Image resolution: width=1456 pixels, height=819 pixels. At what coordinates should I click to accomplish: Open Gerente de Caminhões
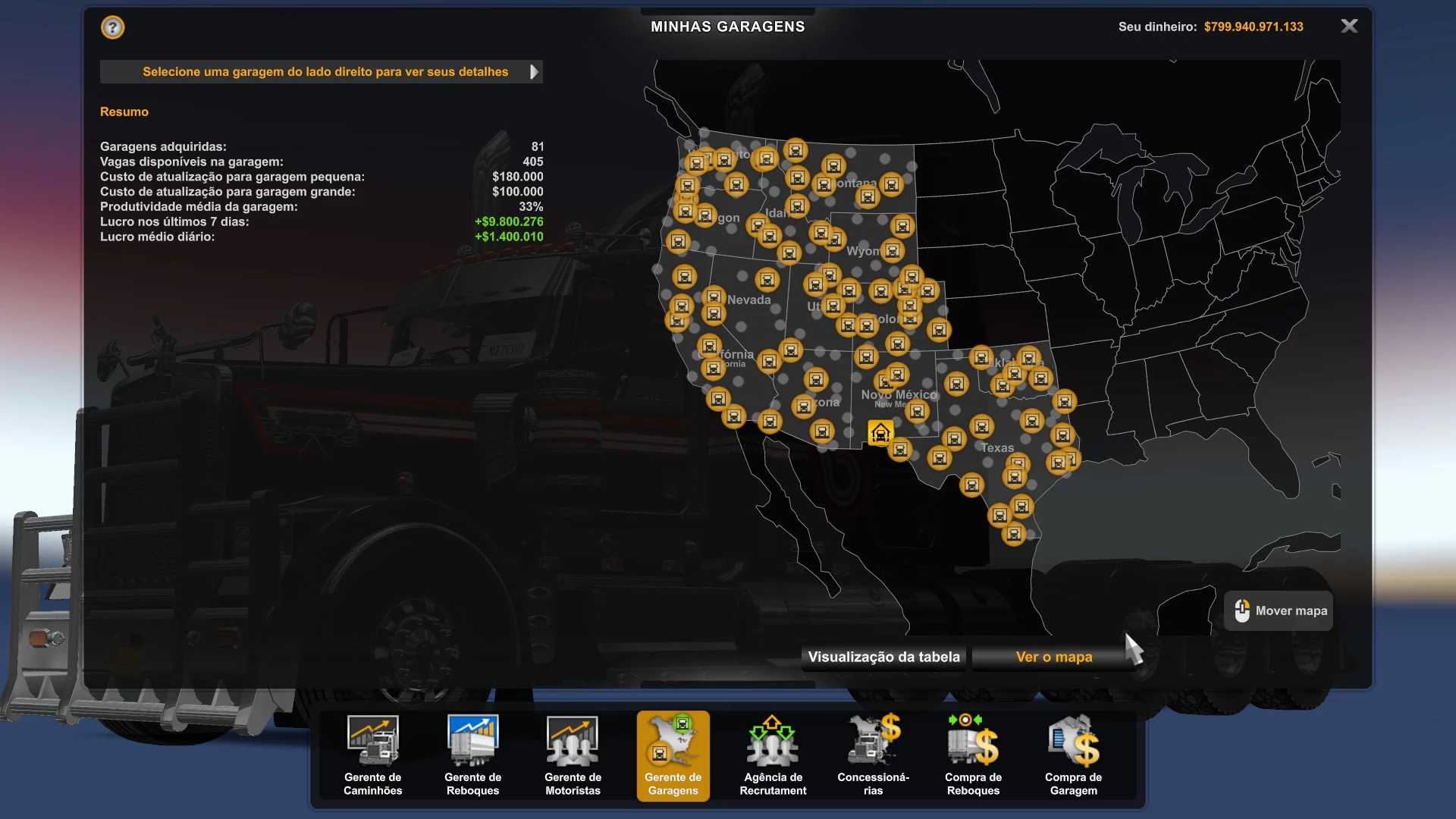tap(372, 755)
